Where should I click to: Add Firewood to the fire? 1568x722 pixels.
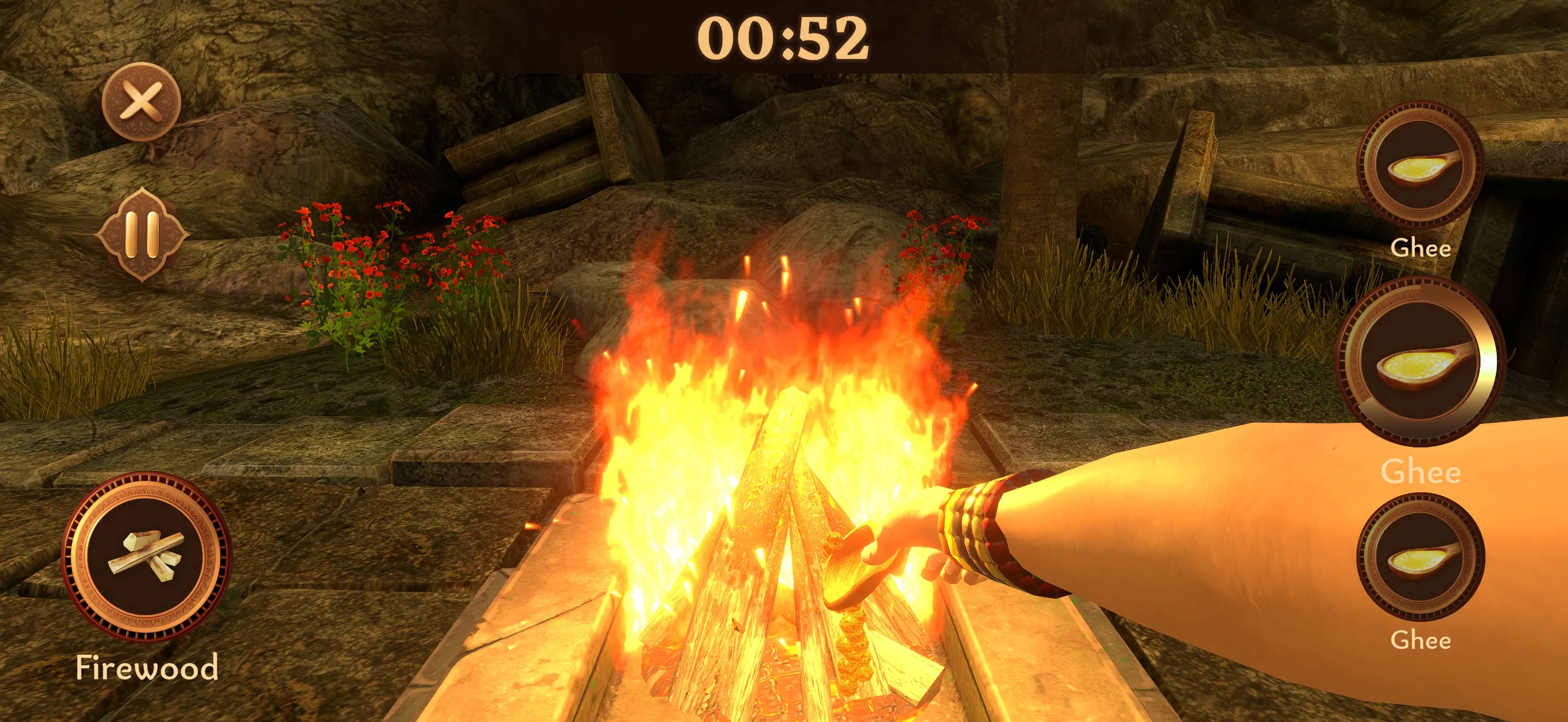pyautogui.click(x=146, y=557)
